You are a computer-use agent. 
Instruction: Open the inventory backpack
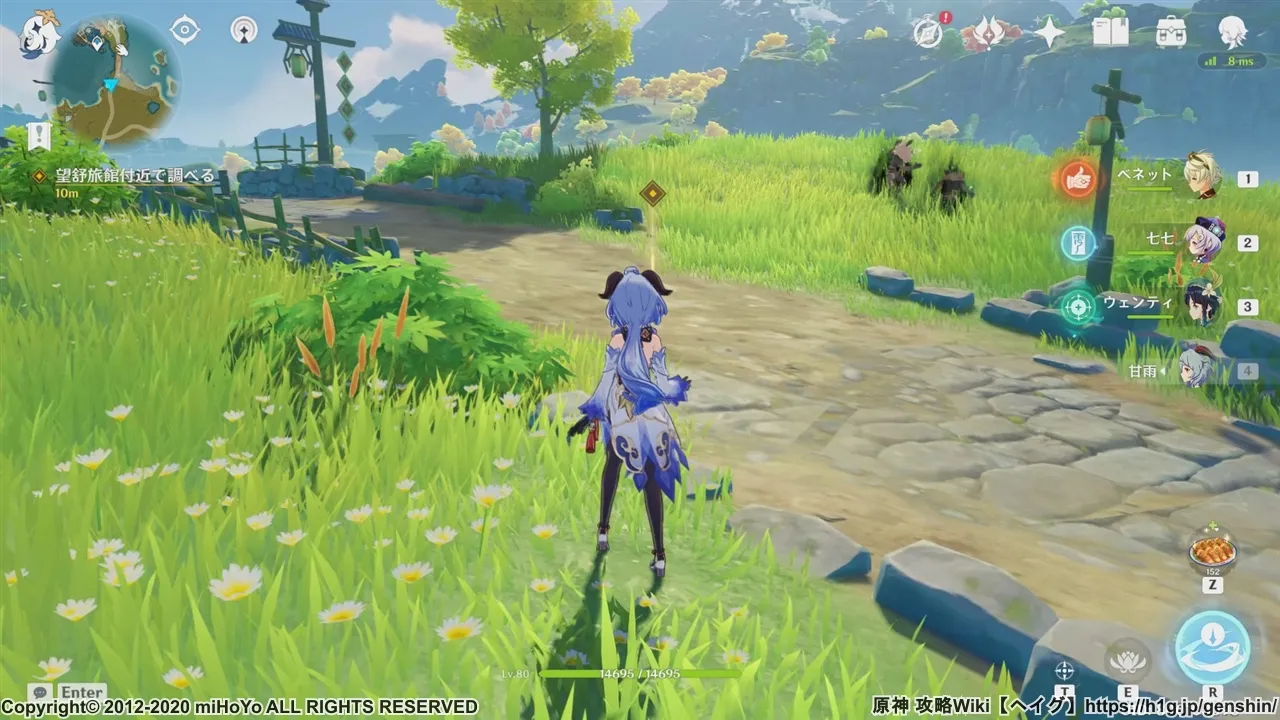coord(1171,33)
